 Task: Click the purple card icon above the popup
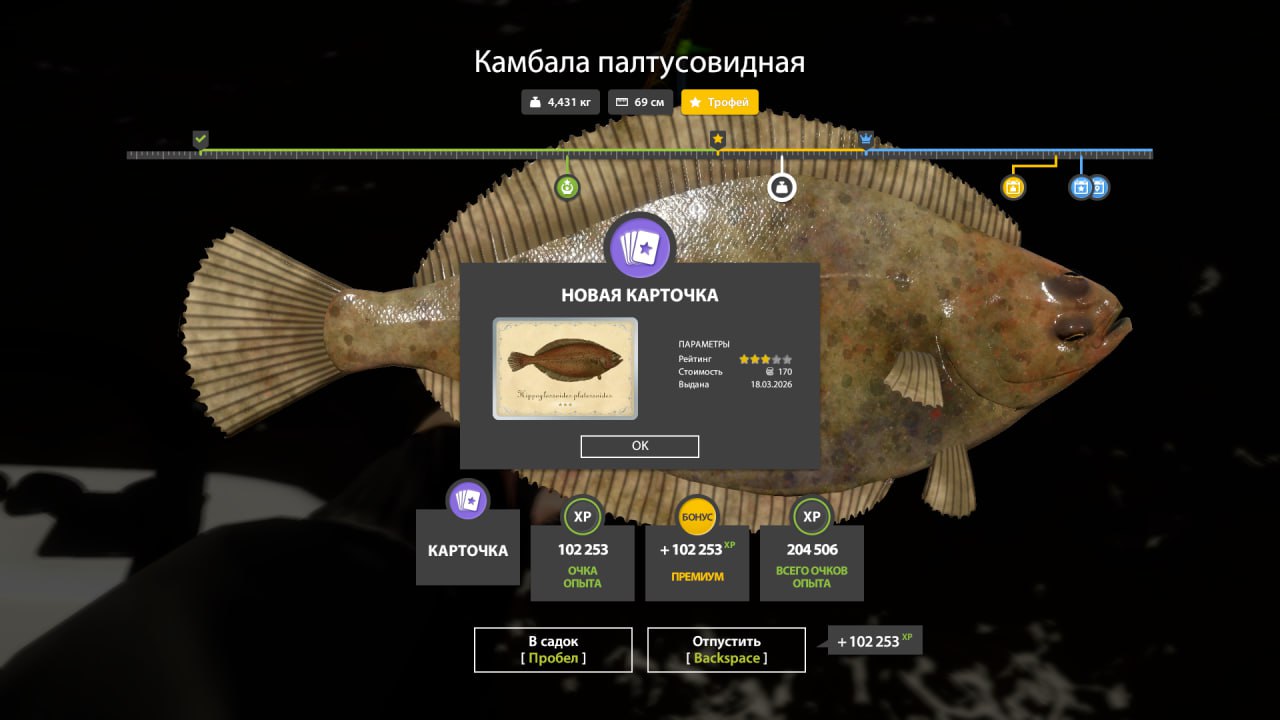click(639, 247)
